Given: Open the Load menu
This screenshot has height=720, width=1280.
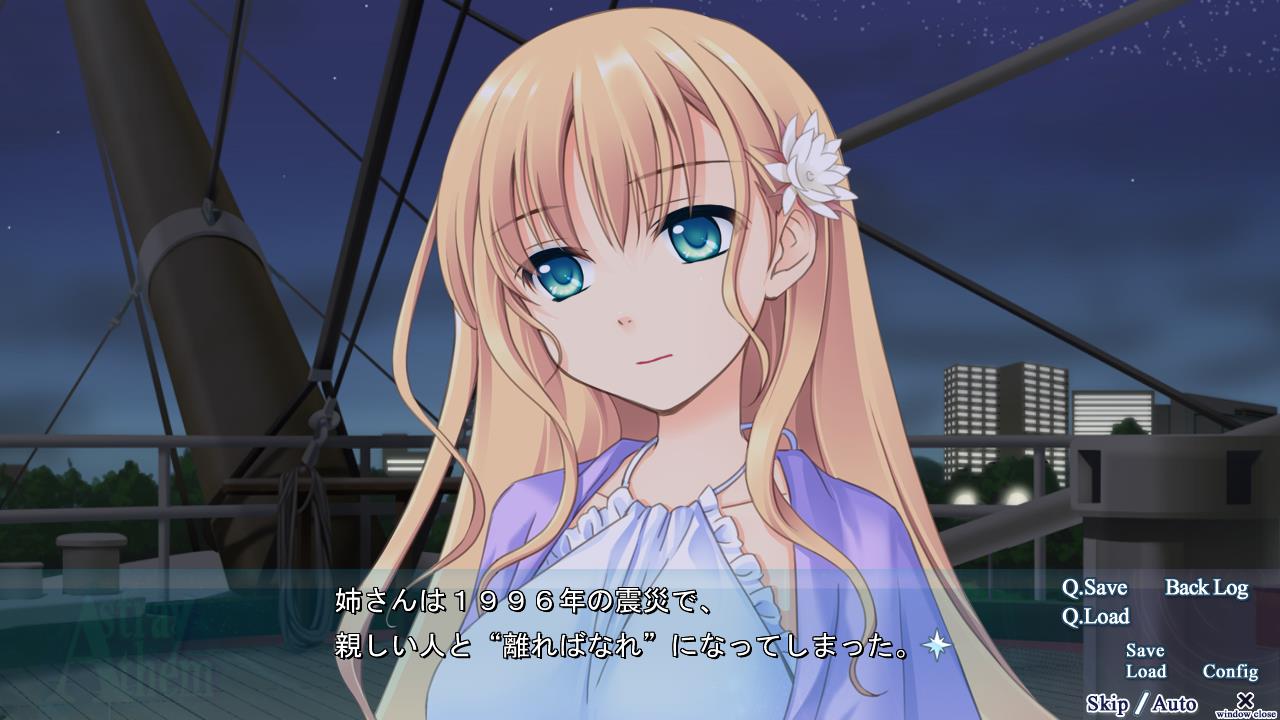Looking at the screenshot, I should (x=1146, y=671).
